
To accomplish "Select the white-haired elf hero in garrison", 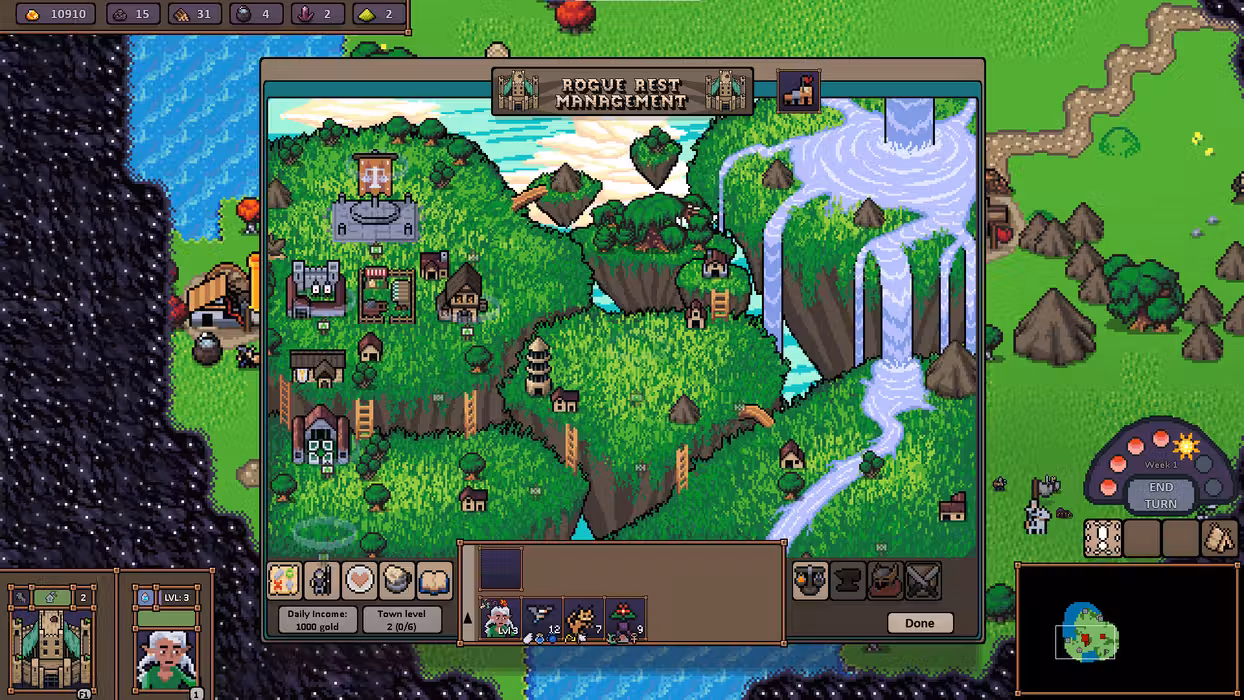I will click(500, 619).
